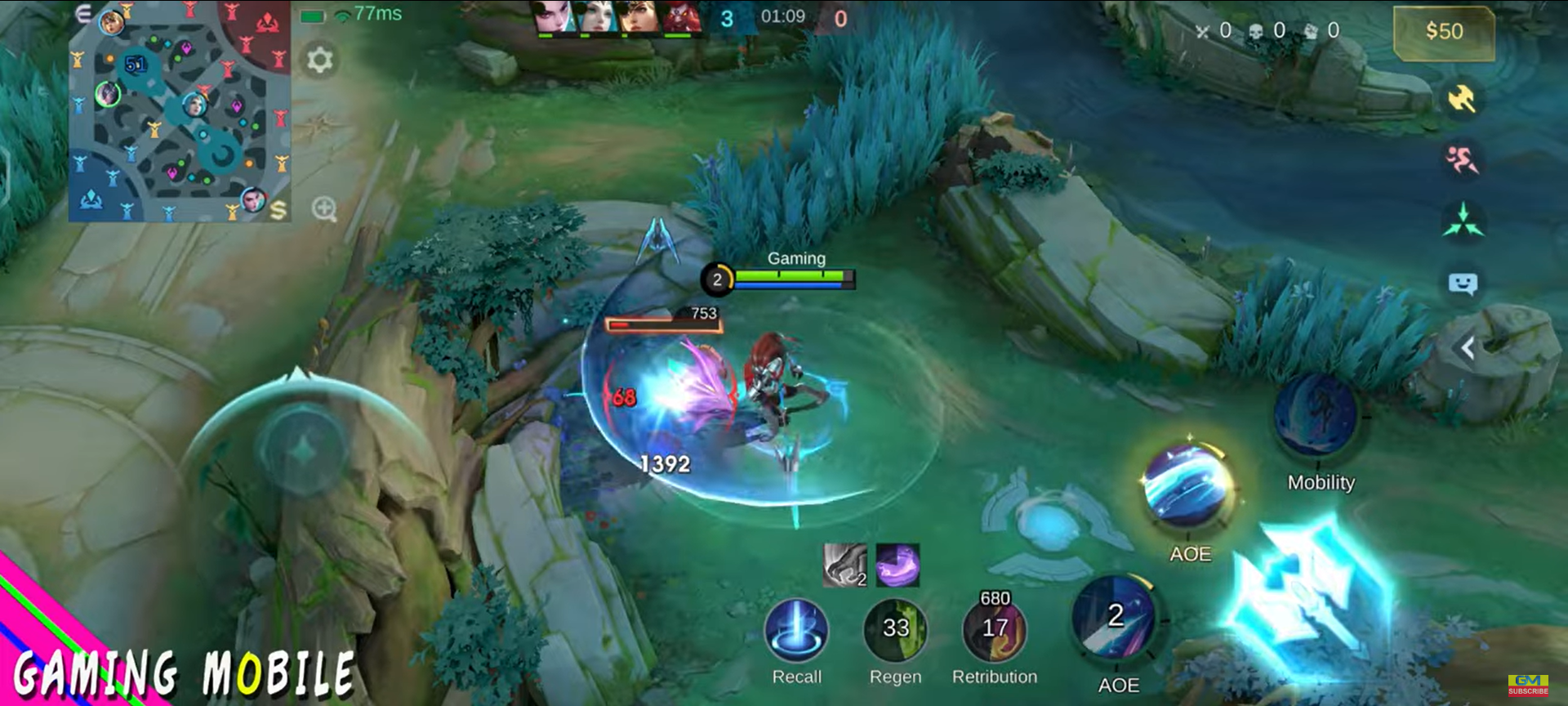Open the settings gear menu
This screenshot has width=1568, height=706.
pyautogui.click(x=319, y=60)
